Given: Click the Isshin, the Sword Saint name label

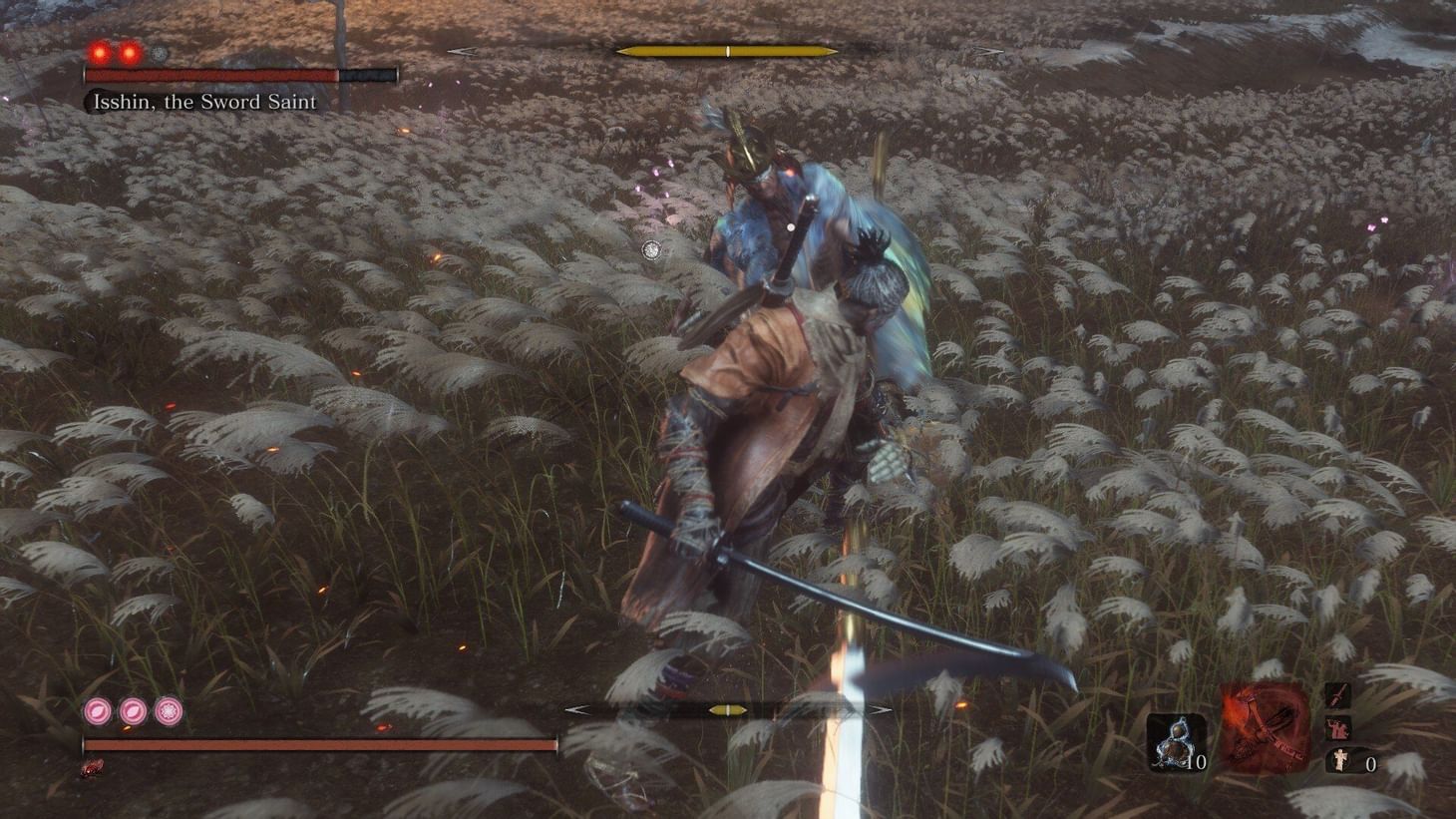Looking at the screenshot, I should 199,103.
